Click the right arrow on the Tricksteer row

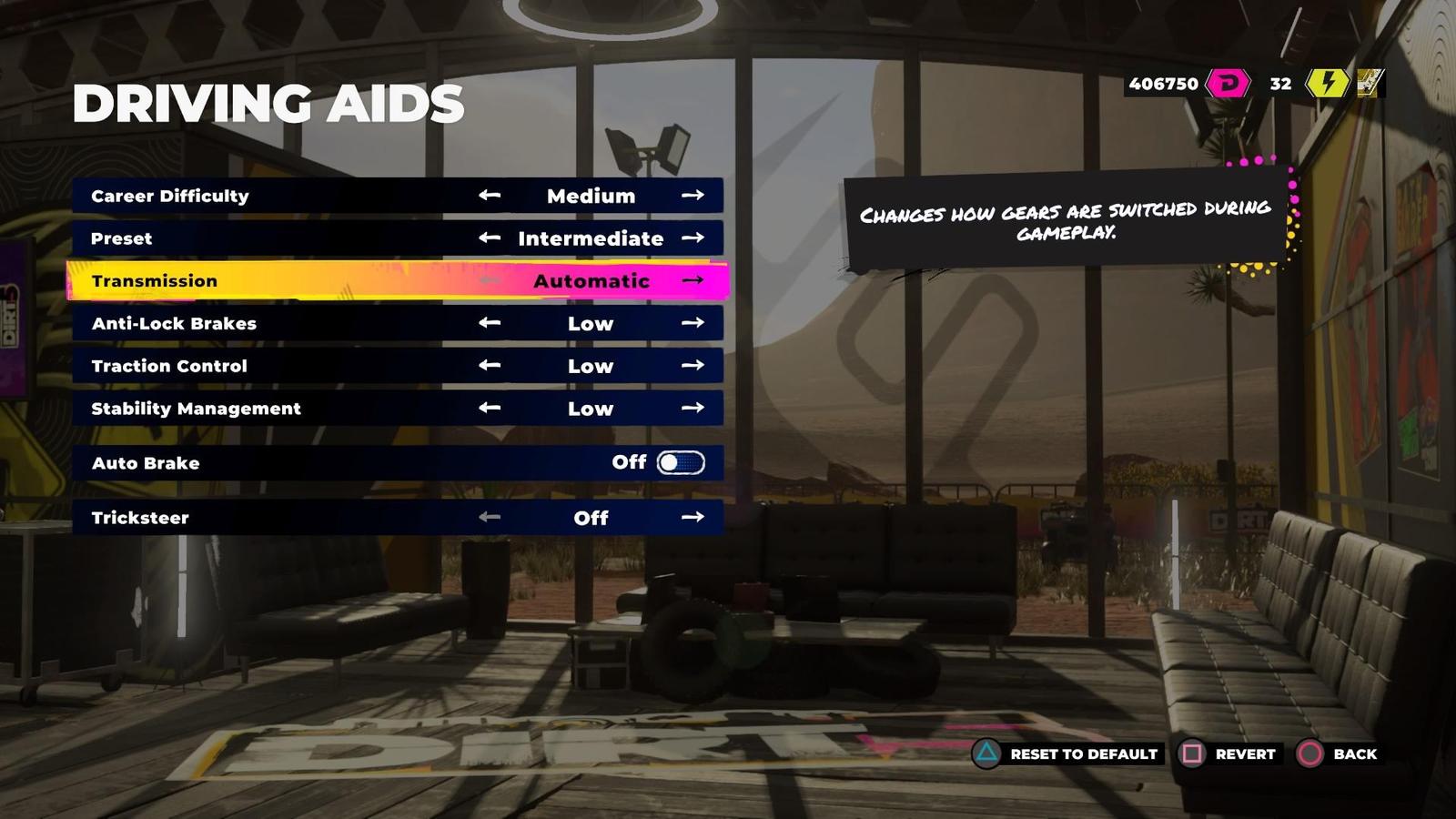coord(694,517)
